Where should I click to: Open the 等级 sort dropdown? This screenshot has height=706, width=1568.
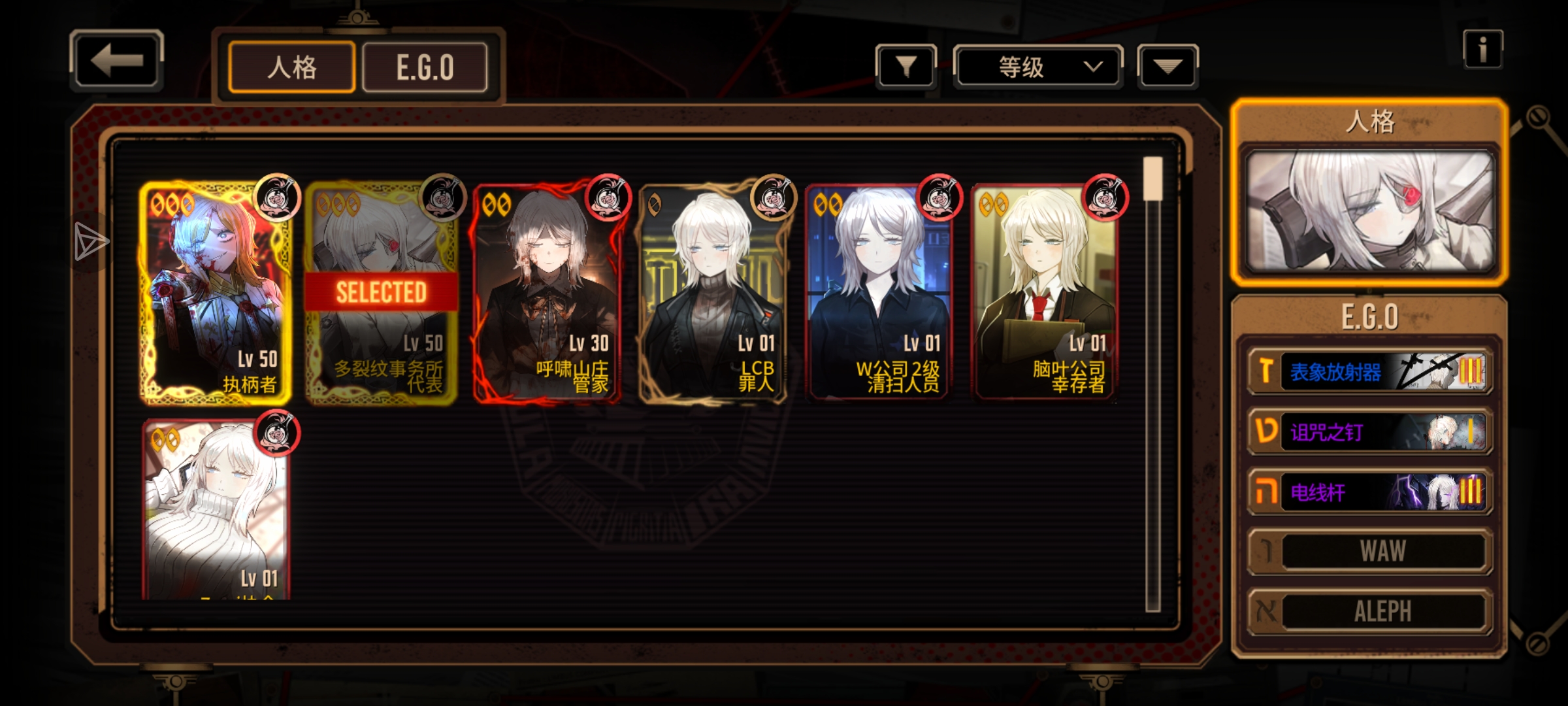[x=1037, y=67]
